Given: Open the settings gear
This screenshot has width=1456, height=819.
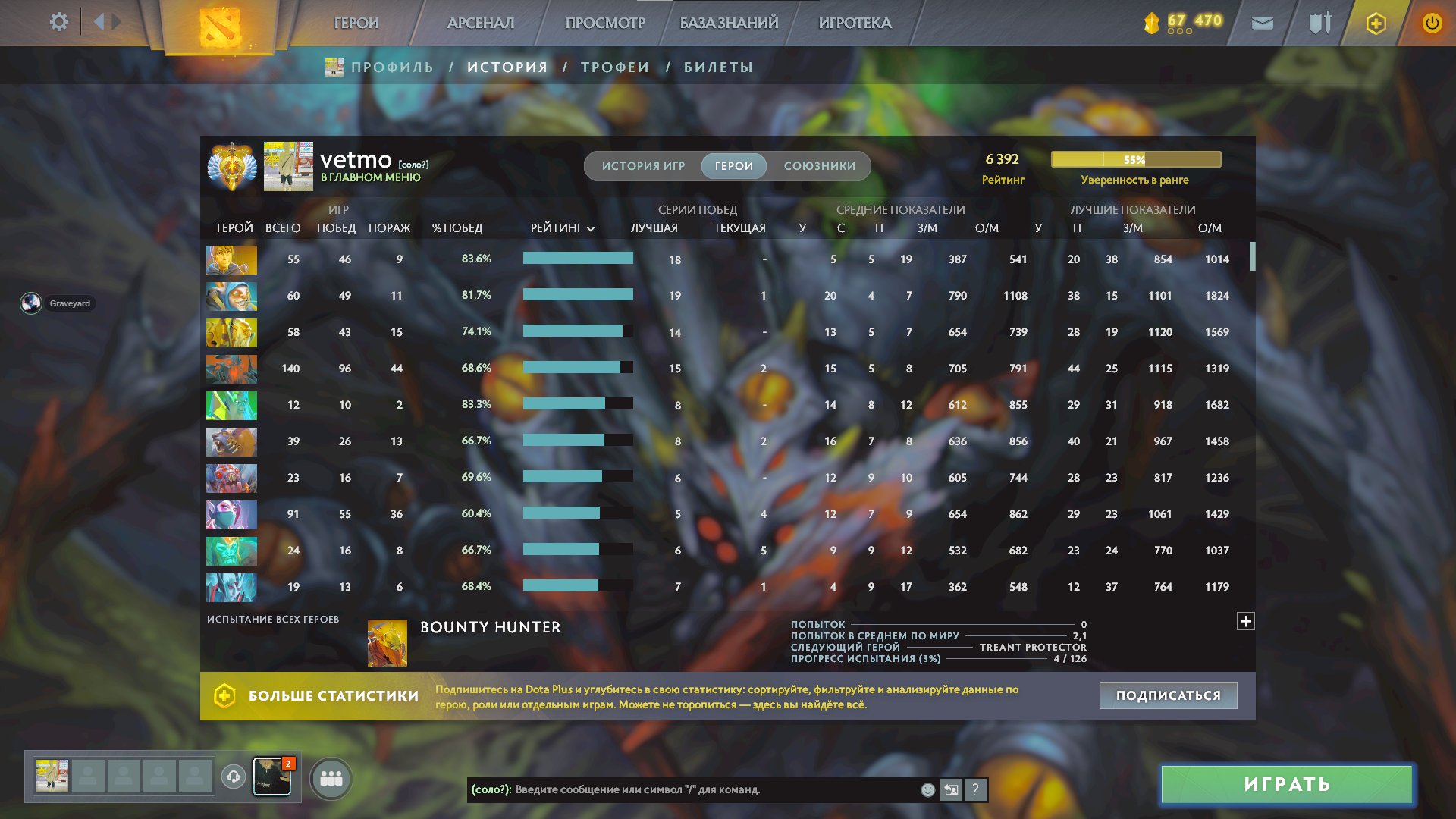Looking at the screenshot, I should coord(58,22).
